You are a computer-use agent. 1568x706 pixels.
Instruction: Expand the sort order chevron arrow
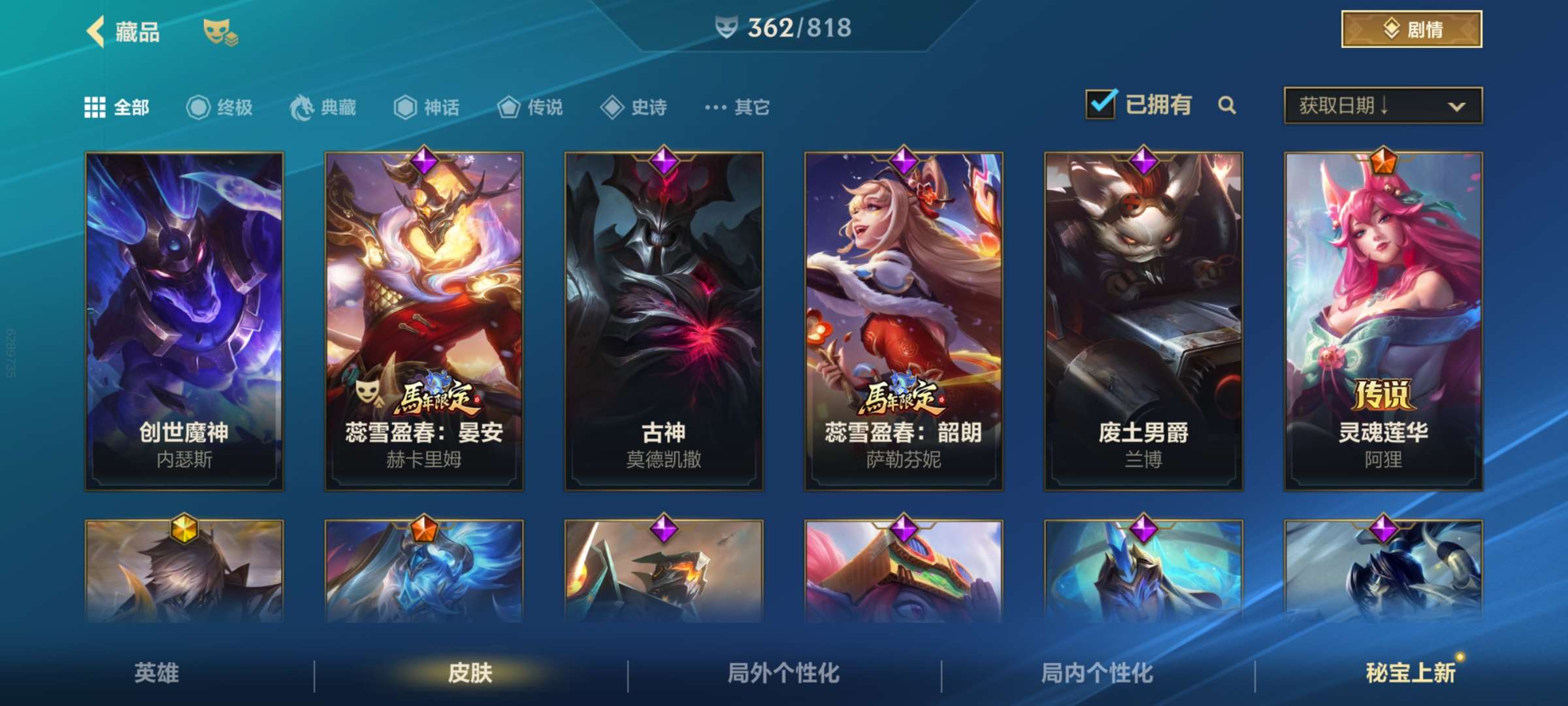pos(1458,106)
